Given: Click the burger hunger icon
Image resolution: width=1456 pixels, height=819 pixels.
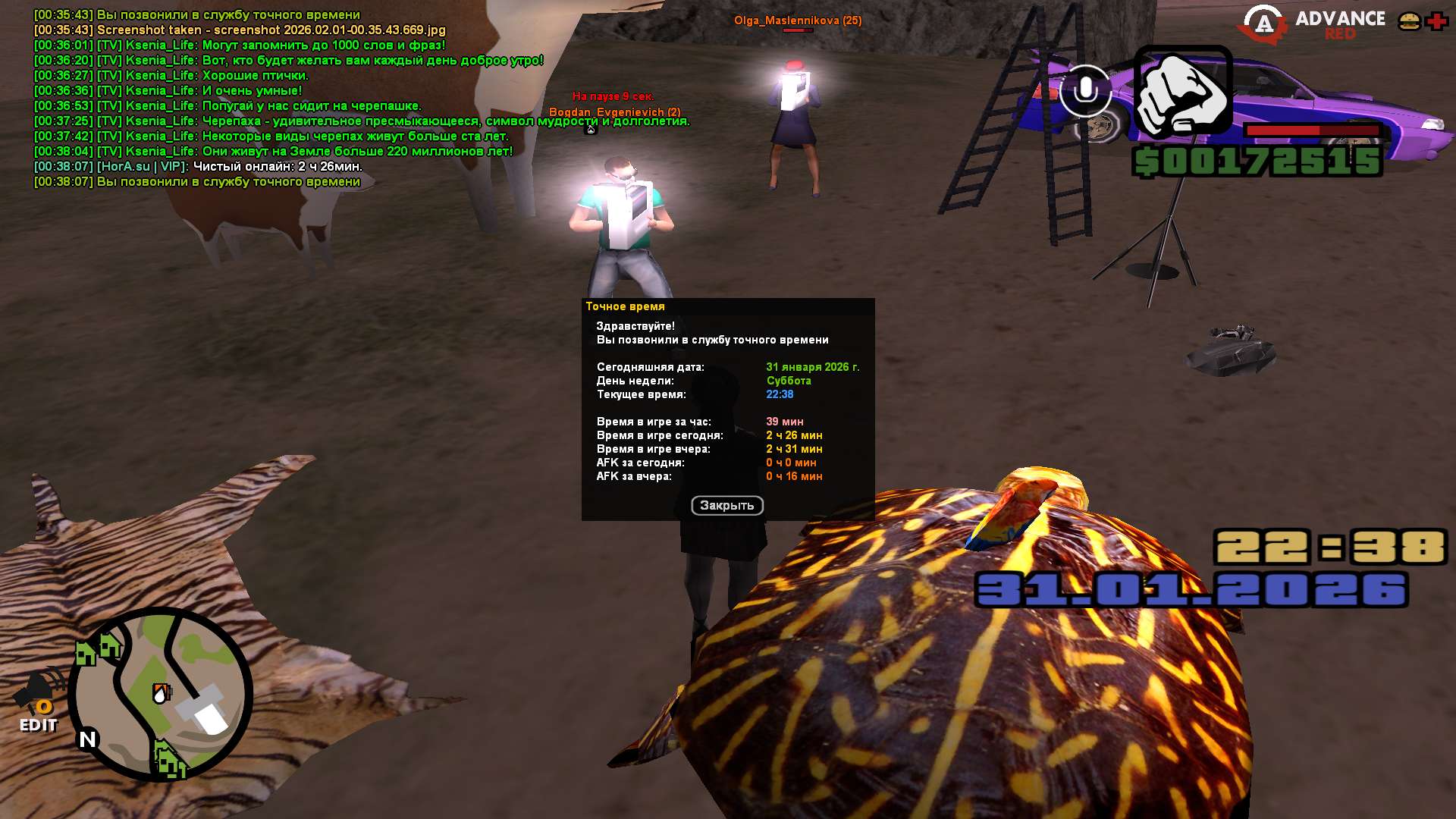Looking at the screenshot, I should click(x=1409, y=21).
